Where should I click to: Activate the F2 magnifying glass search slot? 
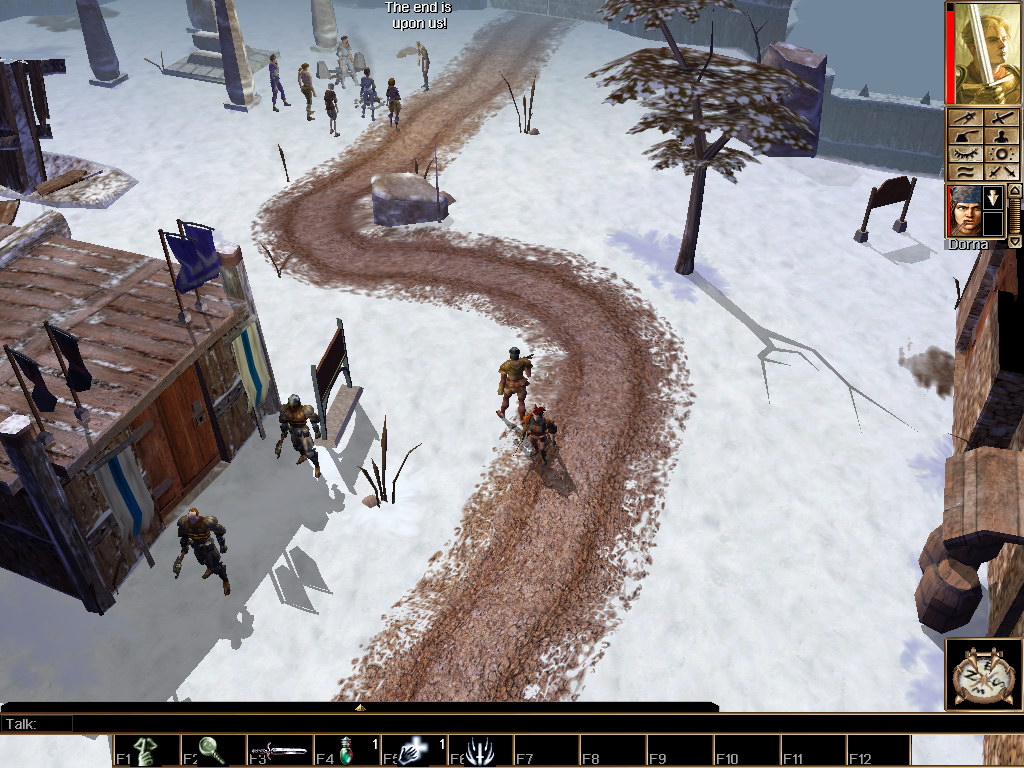(x=212, y=751)
